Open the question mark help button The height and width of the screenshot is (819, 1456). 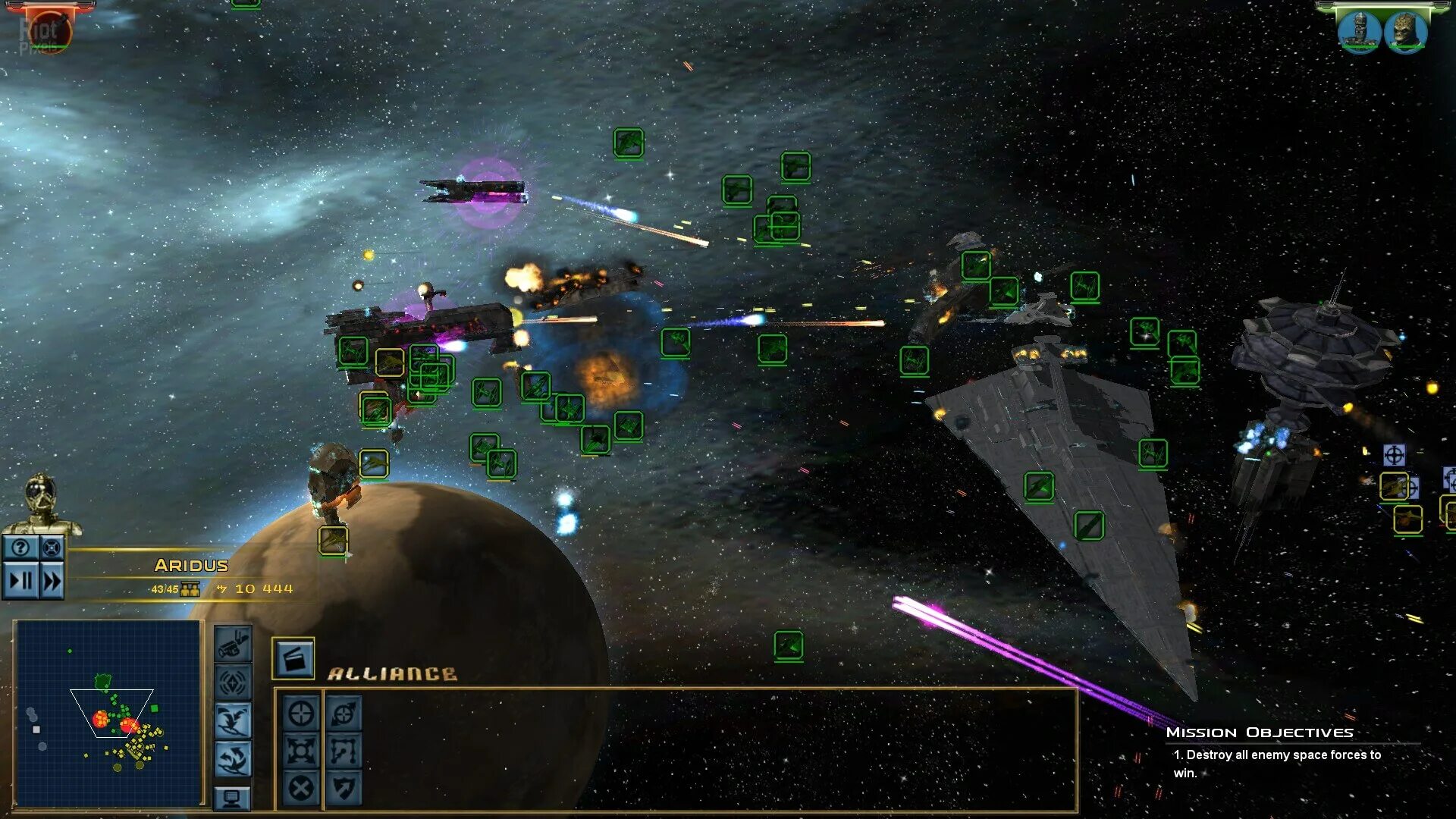(x=20, y=547)
